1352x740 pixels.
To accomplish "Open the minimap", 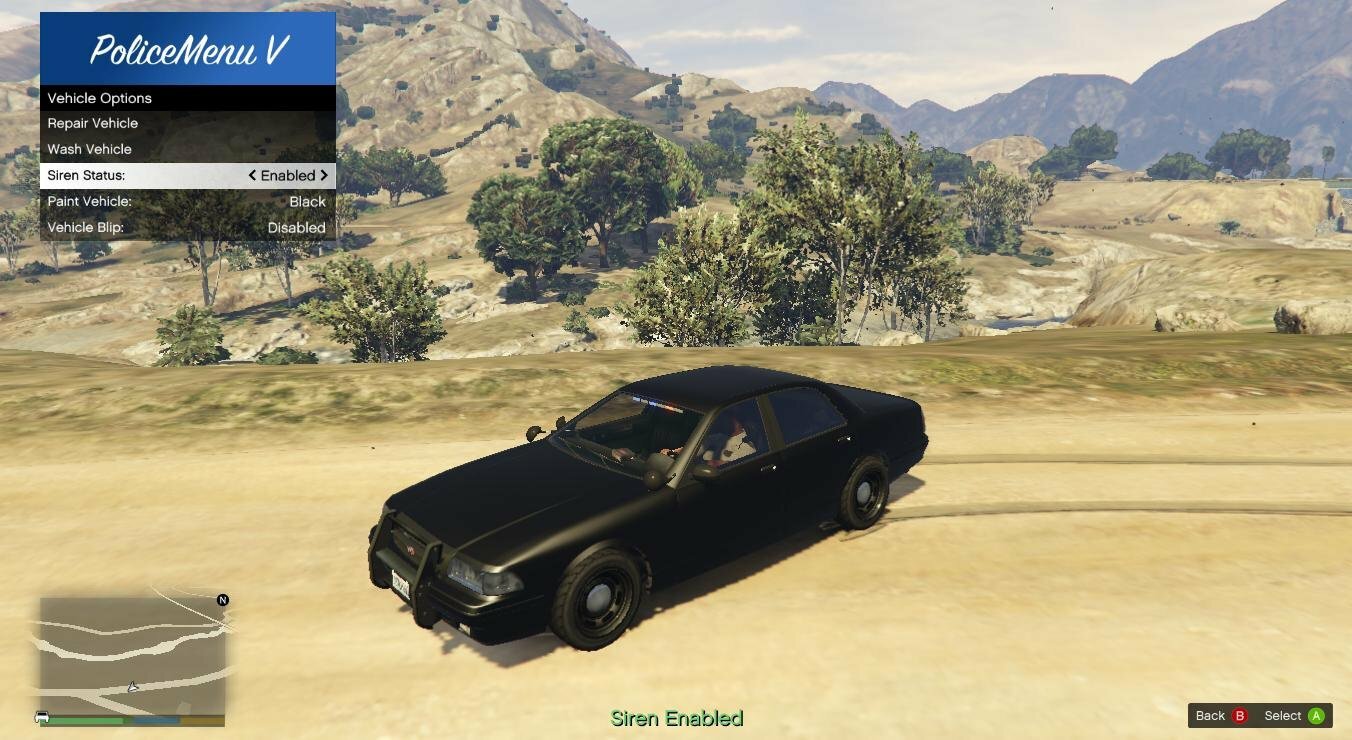I will pyautogui.click(x=132, y=655).
